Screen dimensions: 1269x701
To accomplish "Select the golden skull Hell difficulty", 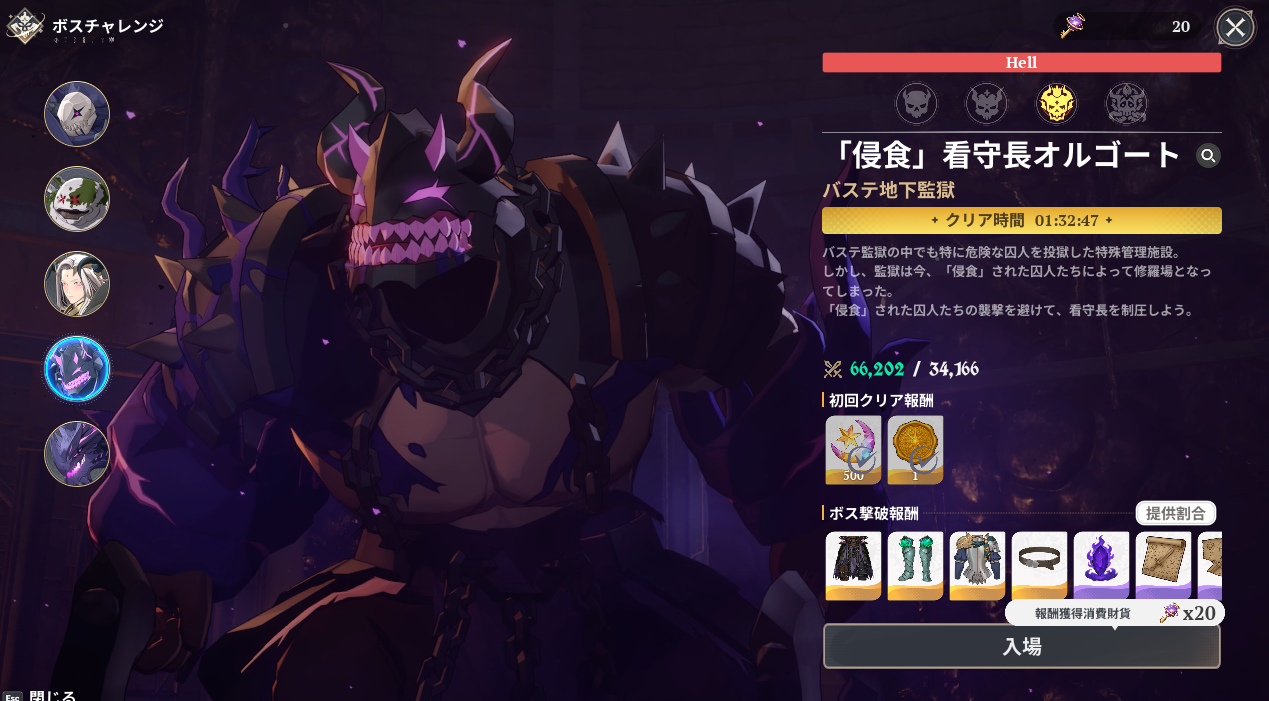I will pyautogui.click(x=1056, y=103).
